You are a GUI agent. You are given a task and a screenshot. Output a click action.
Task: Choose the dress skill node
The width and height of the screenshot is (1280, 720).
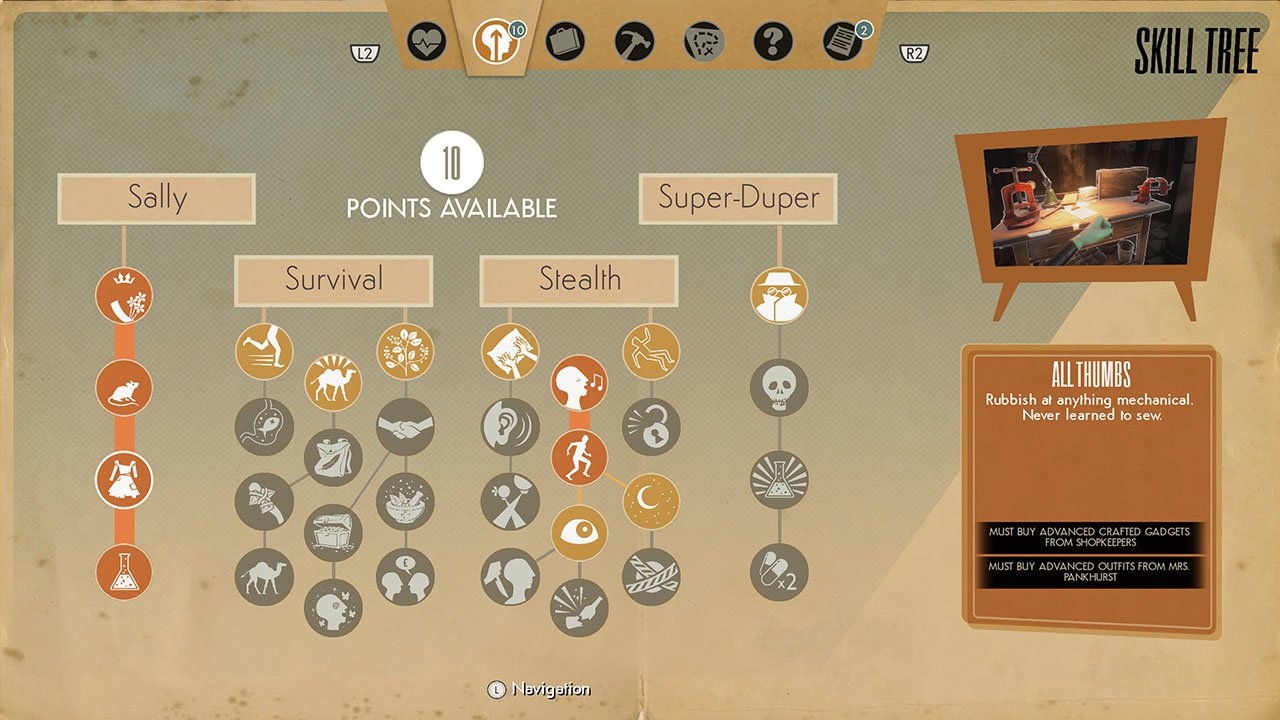click(x=124, y=479)
